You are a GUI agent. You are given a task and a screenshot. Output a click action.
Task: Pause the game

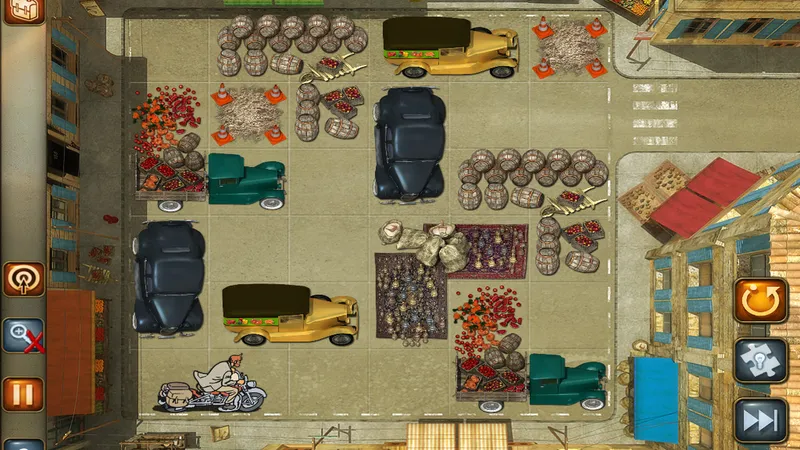(x=24, y=394)
